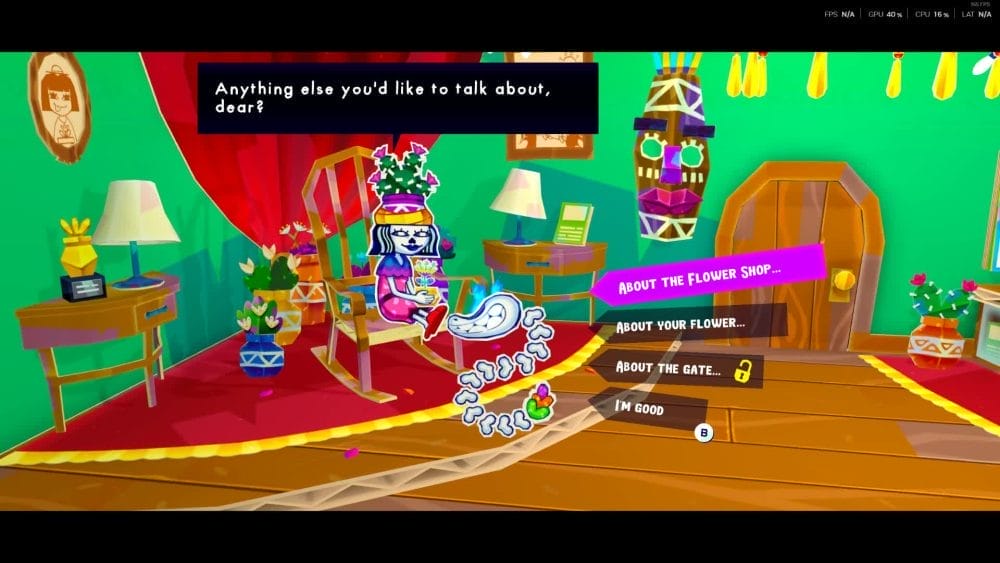Choose the 'About the Flower Shop...' reply
Viewport: 1000px width, 563px height.
click(700, 285)
